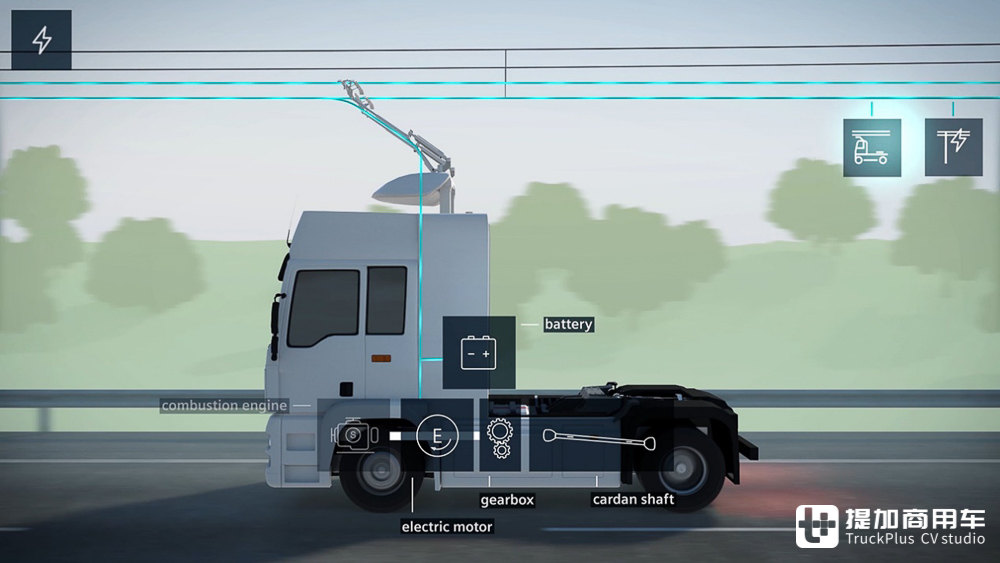This screenshot has width=1000, height=563.
Task: Click the lightning bolt icon
Action: tap(42, 40)
